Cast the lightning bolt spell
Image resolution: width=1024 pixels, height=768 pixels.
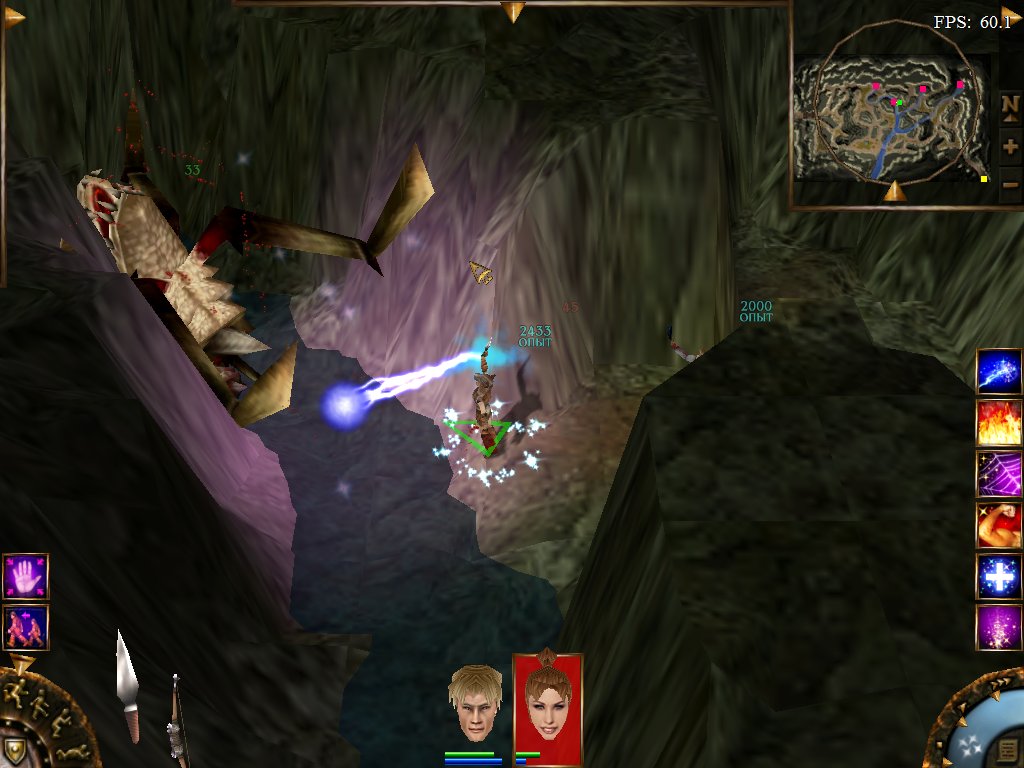pyautogui.click(x=998, y=371)
